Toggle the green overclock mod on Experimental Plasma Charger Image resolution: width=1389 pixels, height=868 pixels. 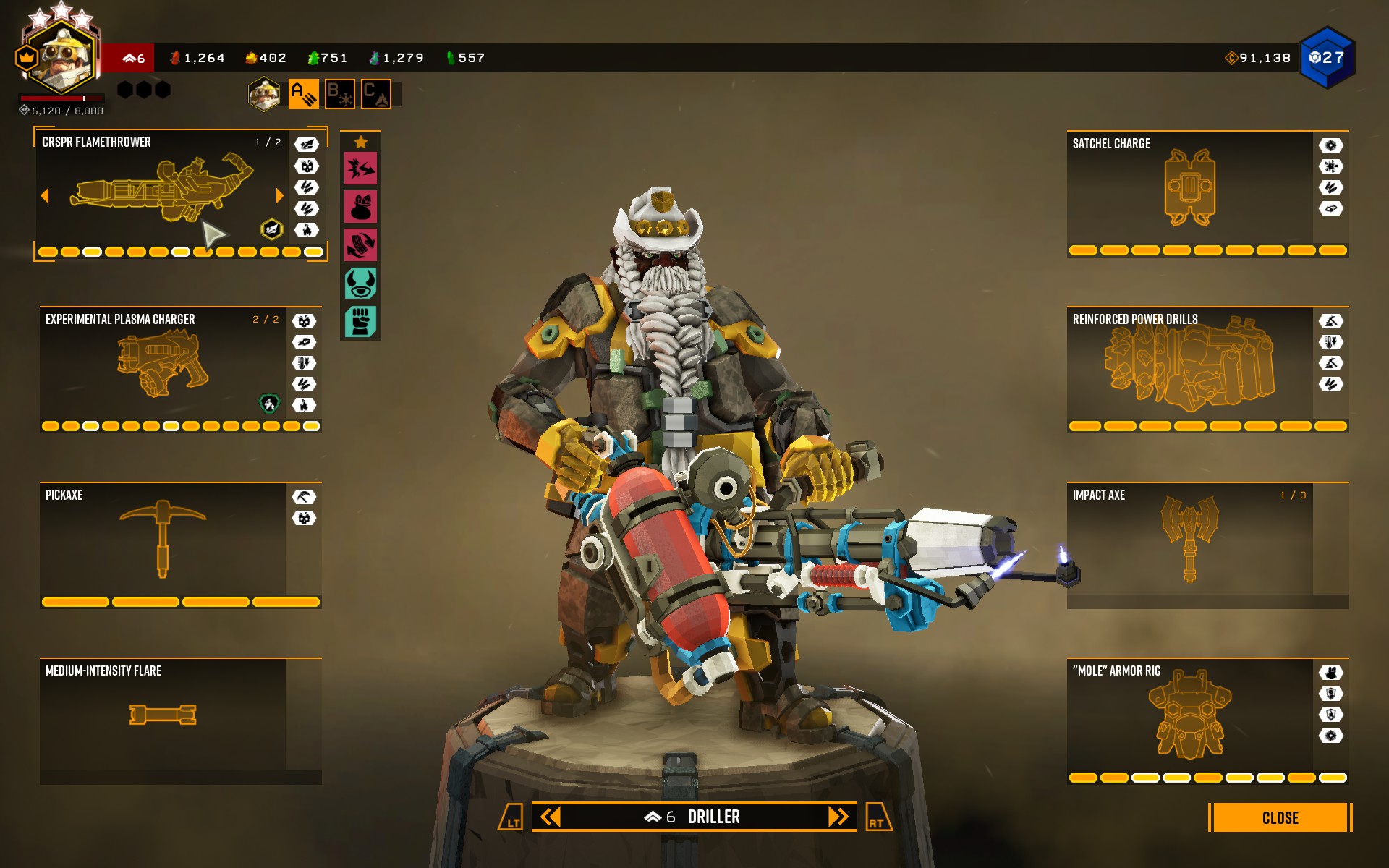(271, 404)
